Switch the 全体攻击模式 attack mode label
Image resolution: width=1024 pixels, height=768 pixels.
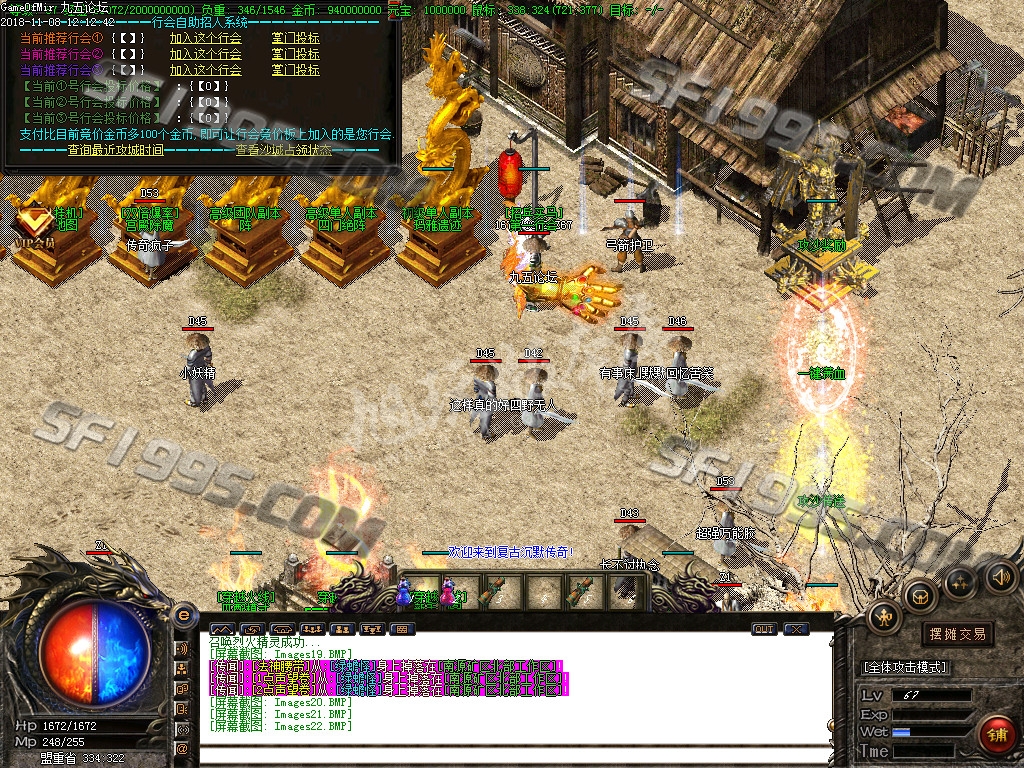tap(905, 667)
